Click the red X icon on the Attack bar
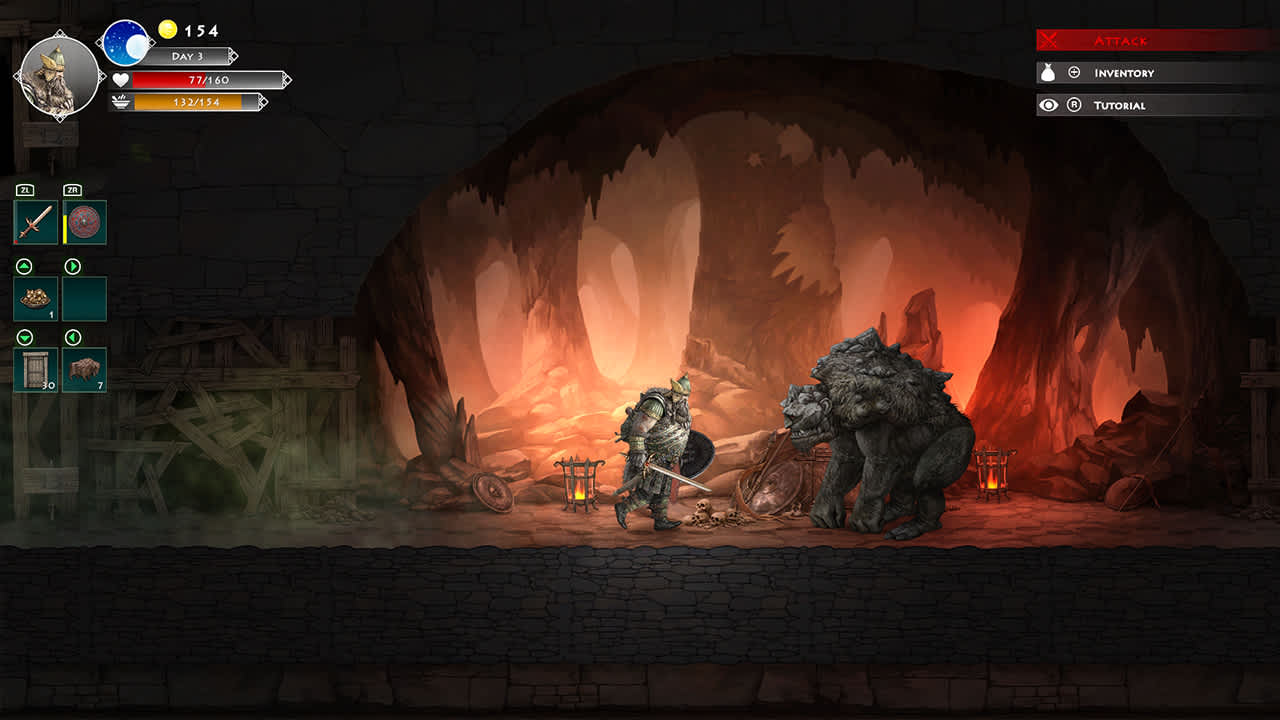Screen dimensions: 1280x720 coord(1049,40)
